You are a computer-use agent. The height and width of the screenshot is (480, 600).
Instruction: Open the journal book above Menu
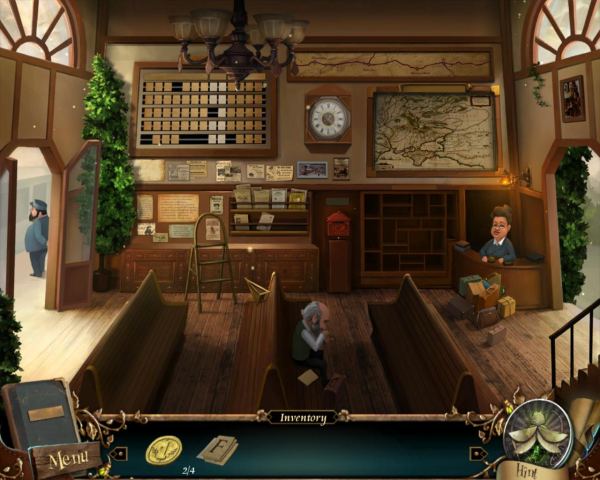point(40,412)
